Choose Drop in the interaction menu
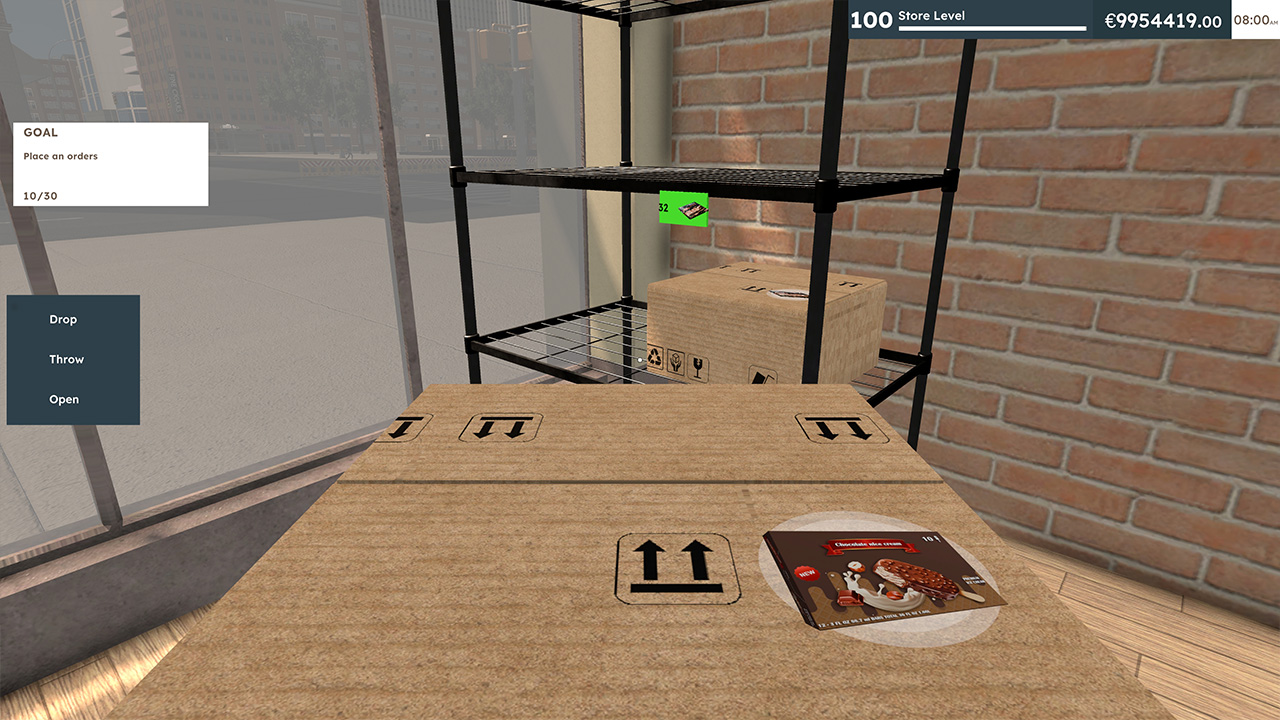This screenshot has height=720, width=1280. pos(63,319)
